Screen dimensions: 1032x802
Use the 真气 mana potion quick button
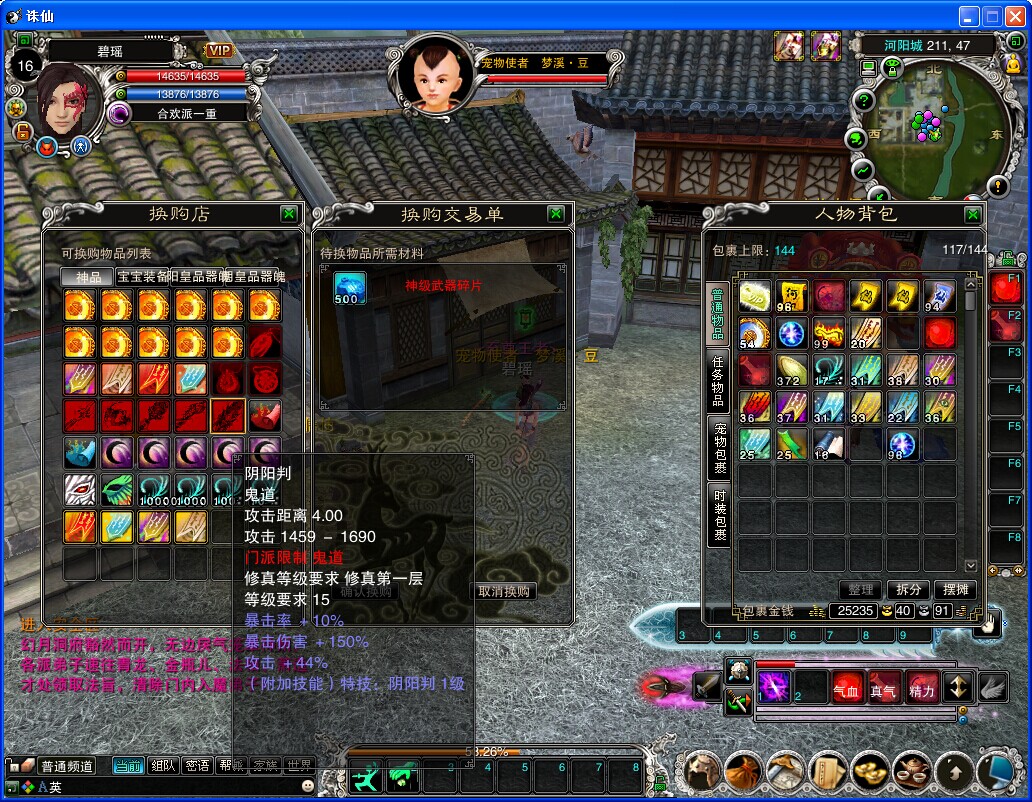(884, 688)
